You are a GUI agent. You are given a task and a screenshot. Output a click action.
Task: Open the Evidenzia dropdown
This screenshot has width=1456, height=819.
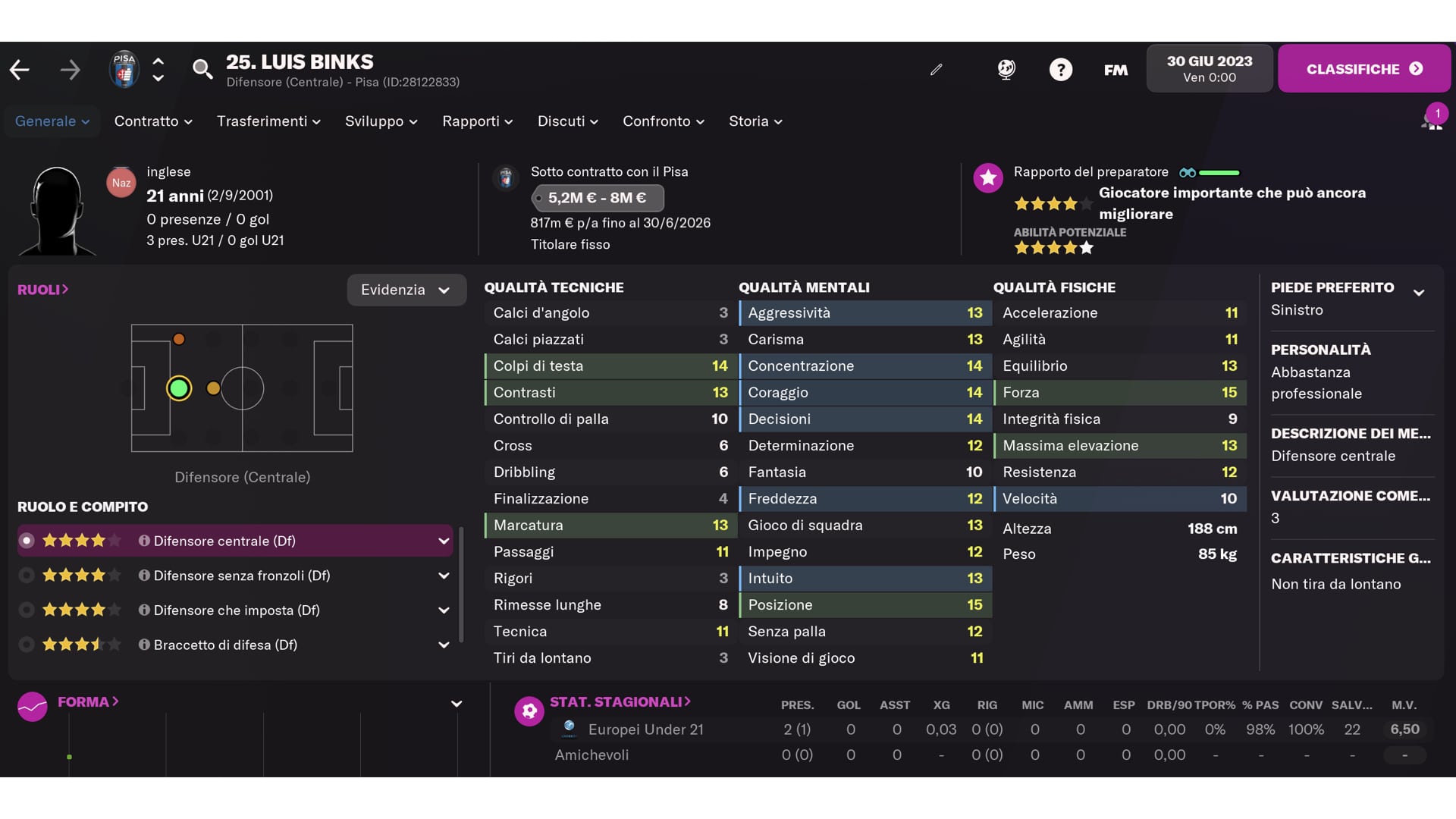pos(406,290)
